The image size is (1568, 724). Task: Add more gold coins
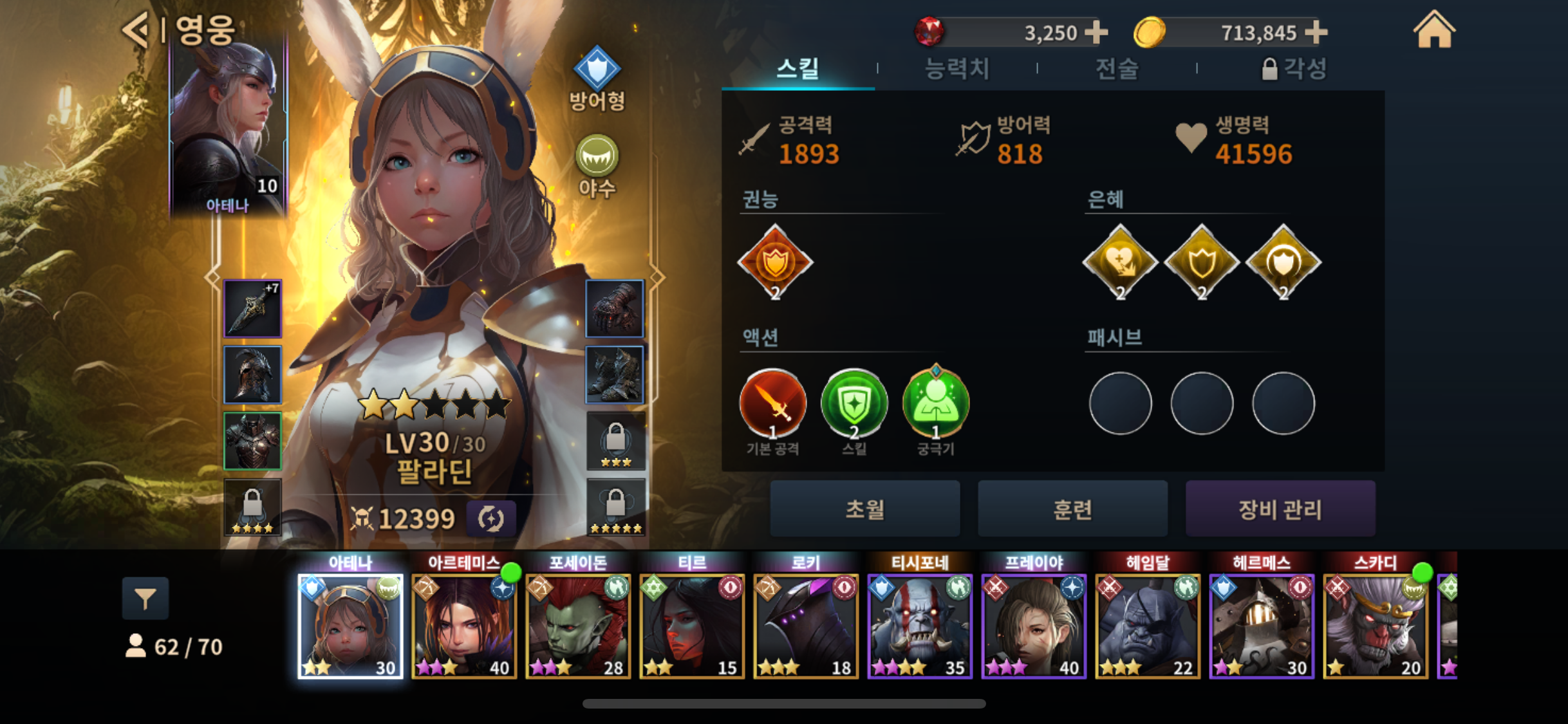point(1316,32)
